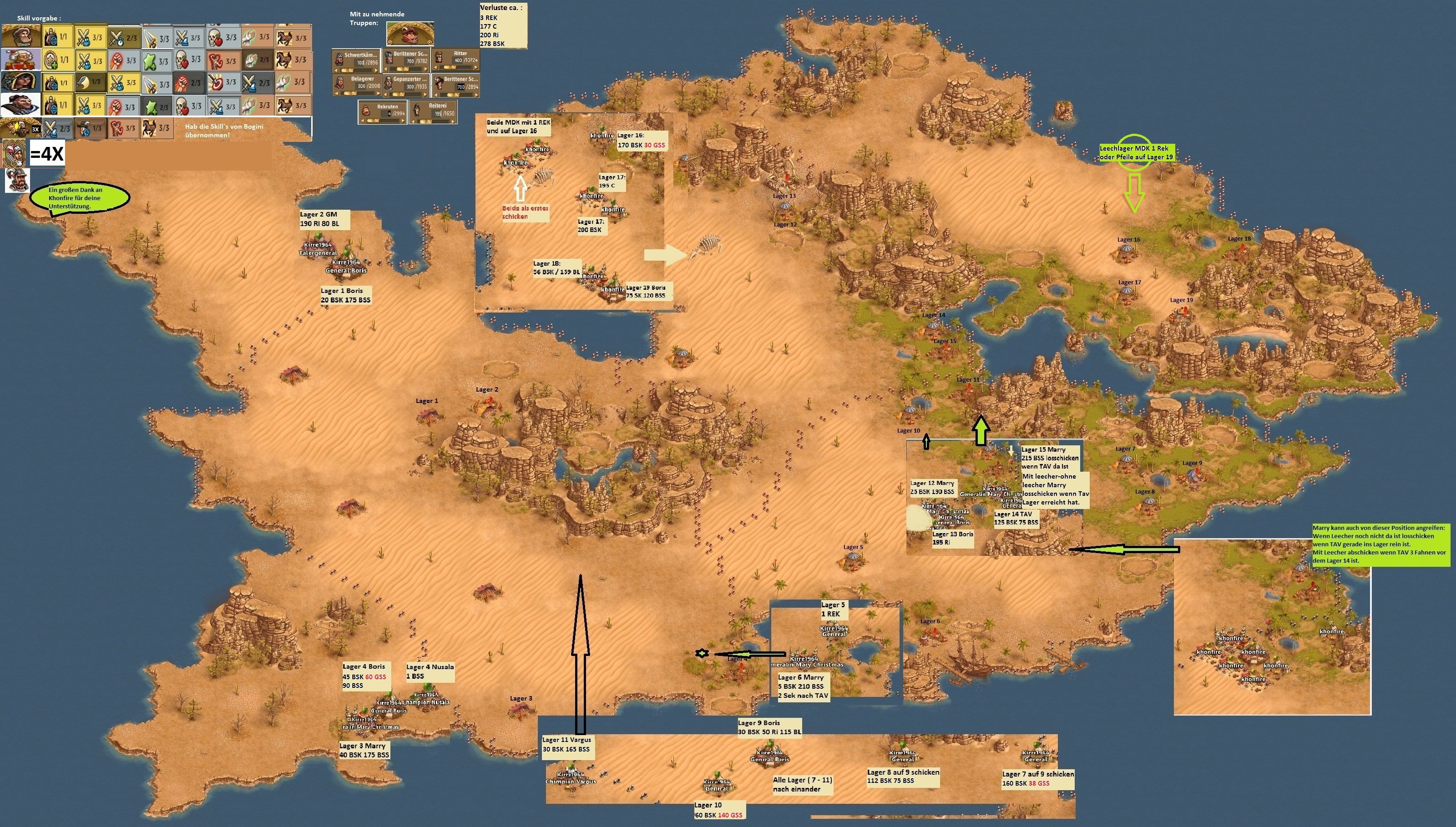This screenshot has width=1456, height=827.
Task: Increase Ritter amount with right arrow
Action: pos(475,69)
